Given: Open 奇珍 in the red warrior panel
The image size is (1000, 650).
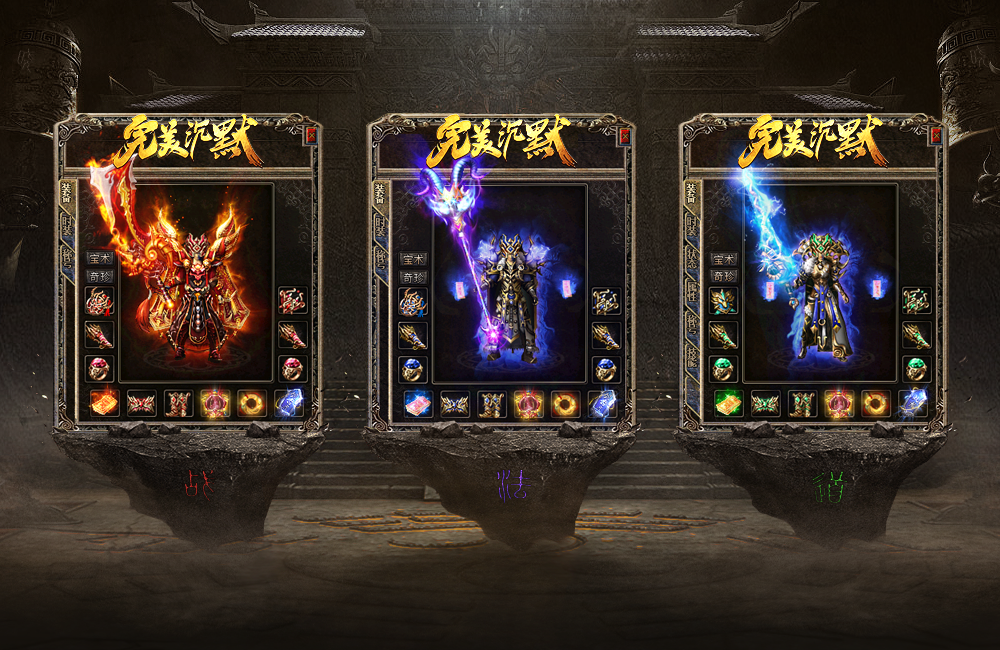Looking at the screenshot, I should tap(100, 275).
